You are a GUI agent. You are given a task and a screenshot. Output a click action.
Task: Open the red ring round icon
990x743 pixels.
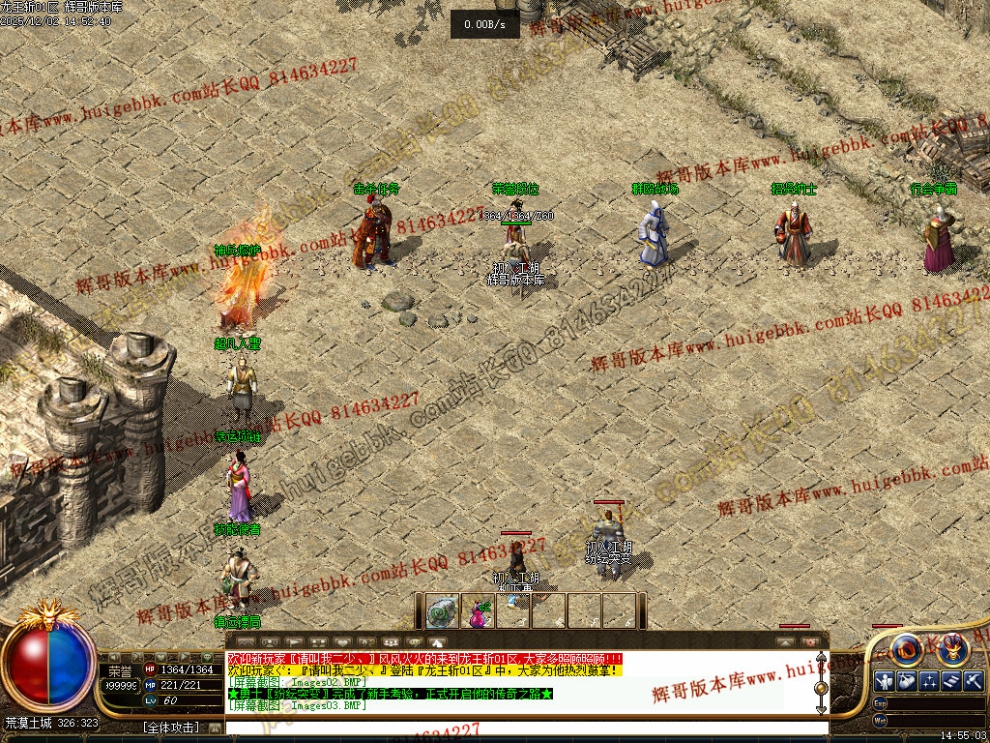tap(907, 650)
